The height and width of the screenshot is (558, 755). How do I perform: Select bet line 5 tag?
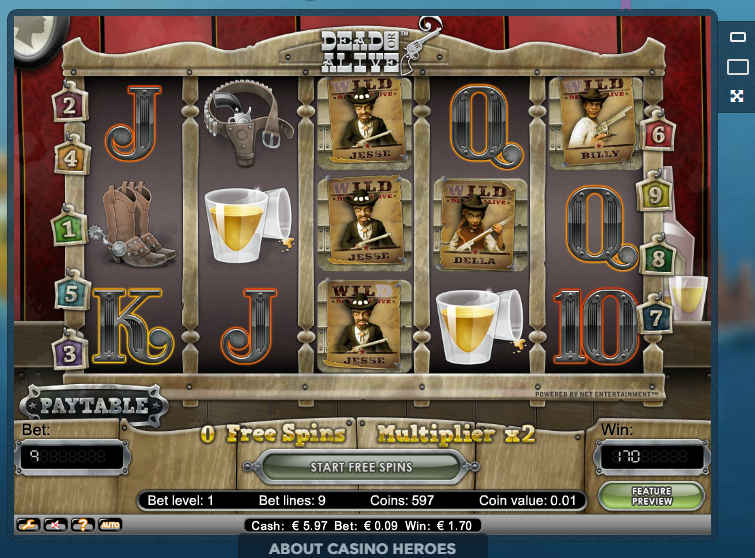pos(70,294)
